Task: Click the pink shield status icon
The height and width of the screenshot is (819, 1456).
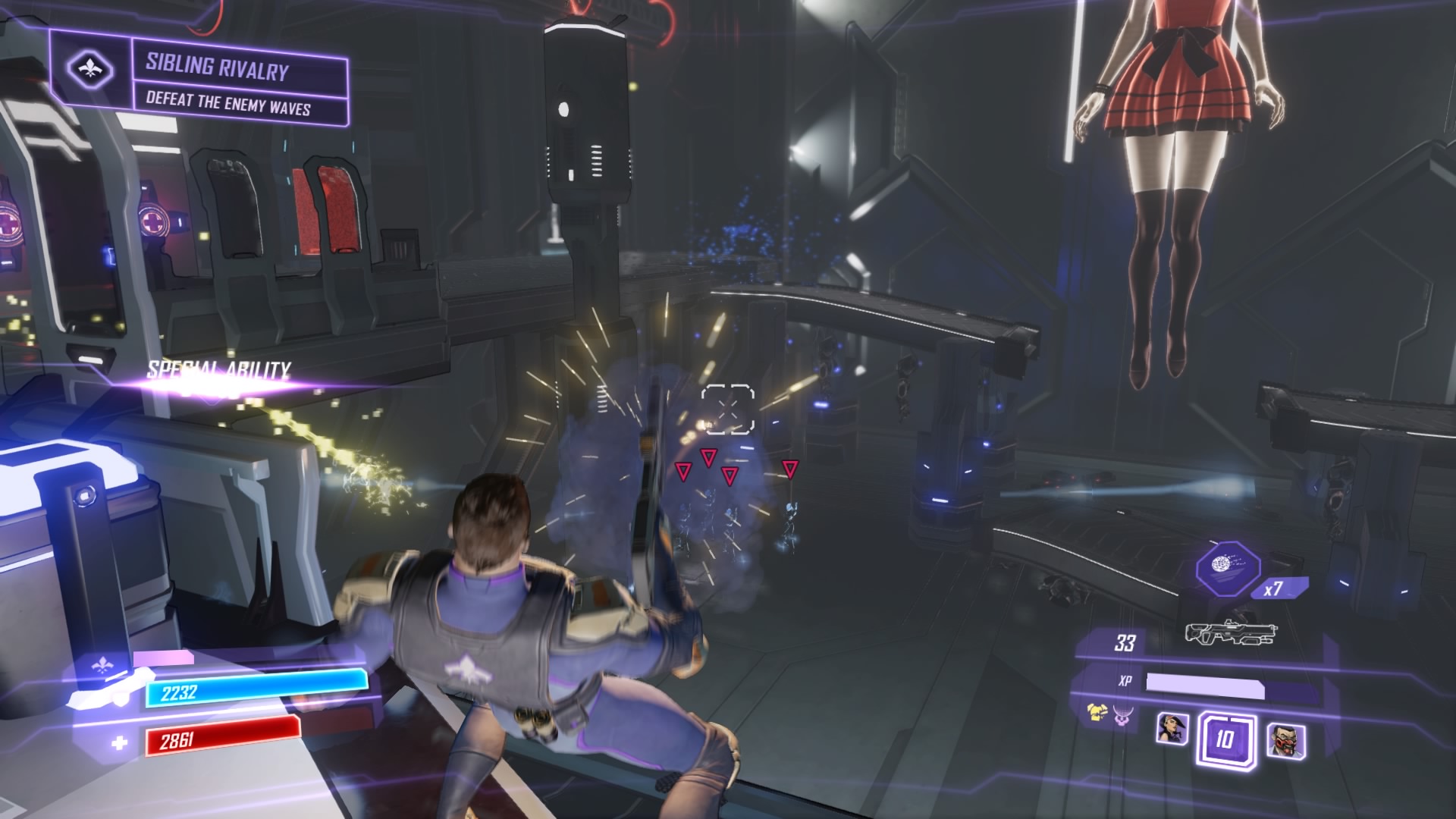Action: [1122, 717]
